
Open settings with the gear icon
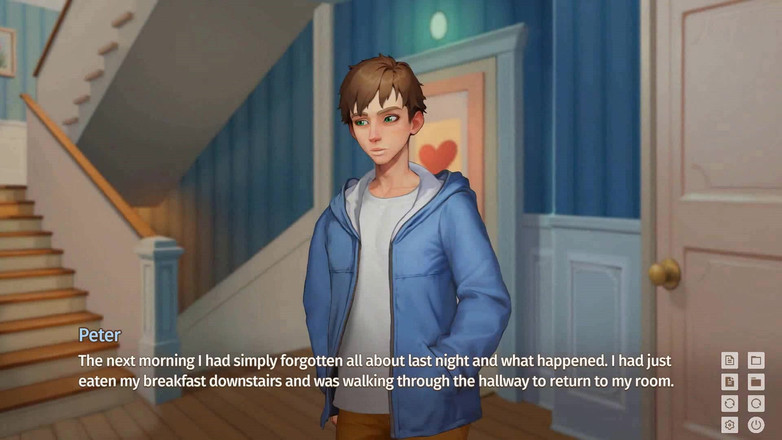point(729,425)
